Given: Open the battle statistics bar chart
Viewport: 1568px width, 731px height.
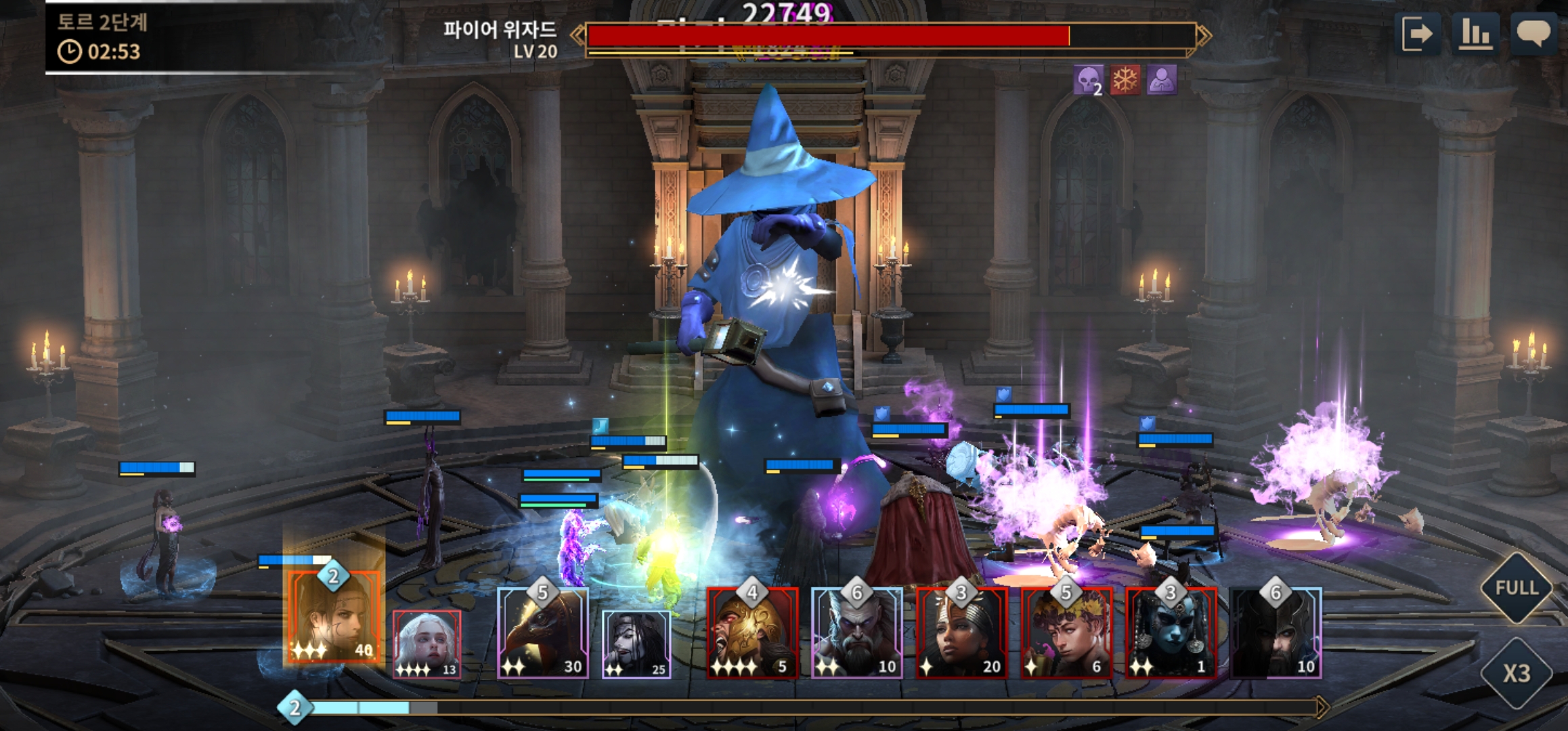Looking at the screenshot, I should (x=1475, y=34).
